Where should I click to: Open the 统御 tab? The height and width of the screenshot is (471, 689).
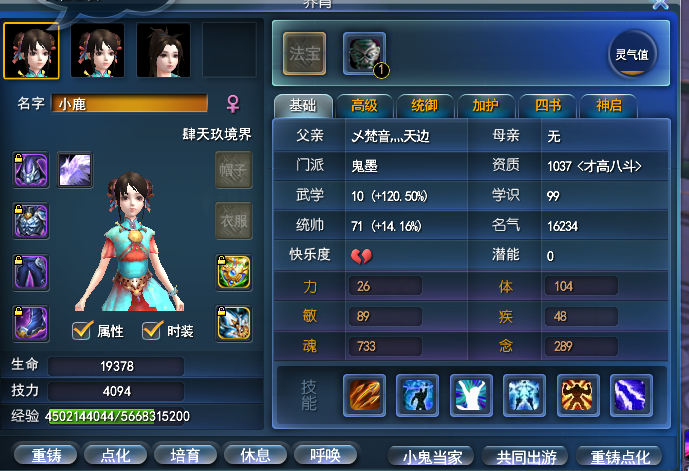[425, 106]
